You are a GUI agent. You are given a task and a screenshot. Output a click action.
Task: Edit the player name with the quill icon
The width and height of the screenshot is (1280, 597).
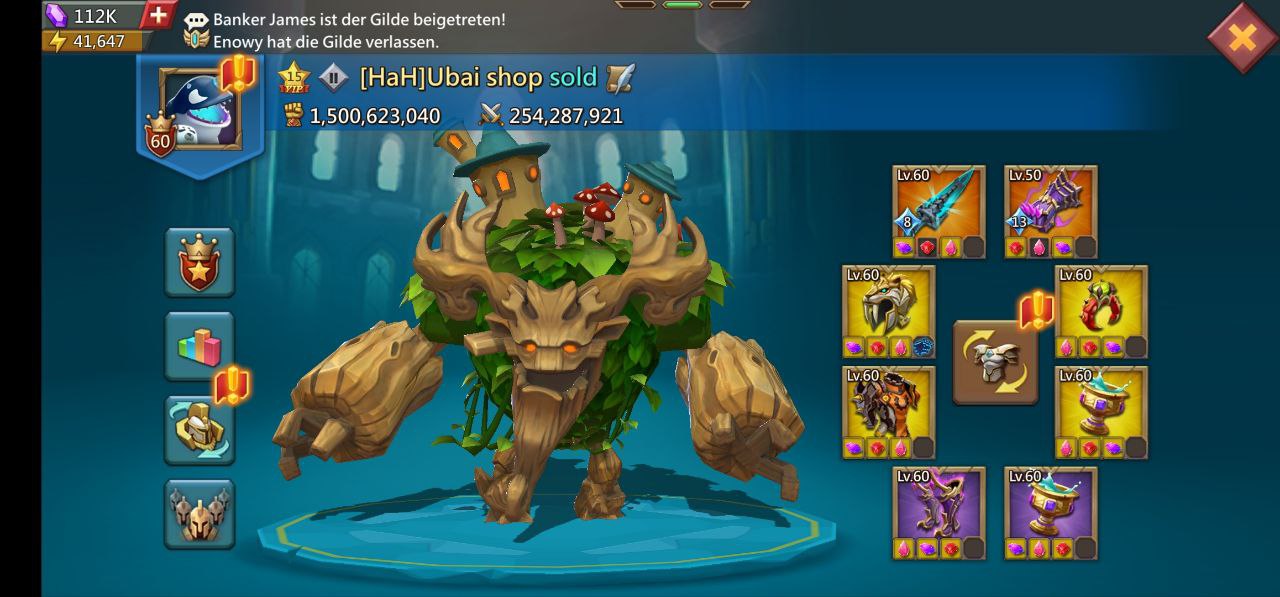point(621,77)
